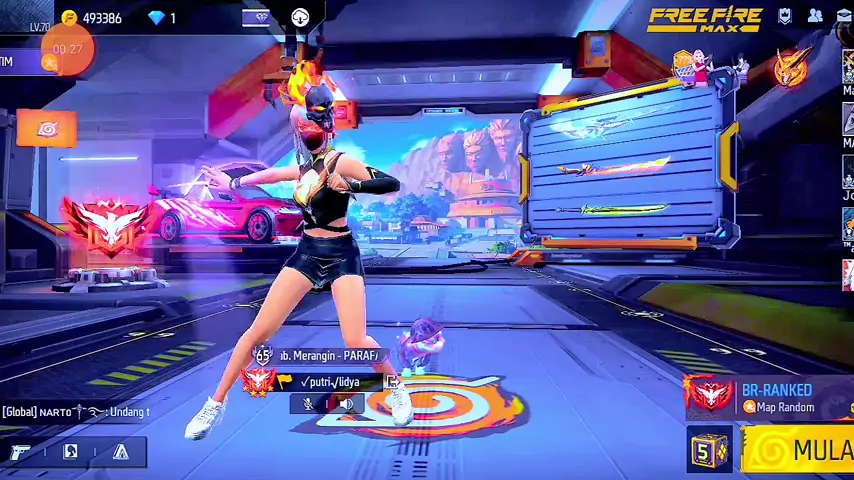Open the loot box icon numbered 5
Image resolution: width=854 pixels, height=480 pixels.
[709, 450]
